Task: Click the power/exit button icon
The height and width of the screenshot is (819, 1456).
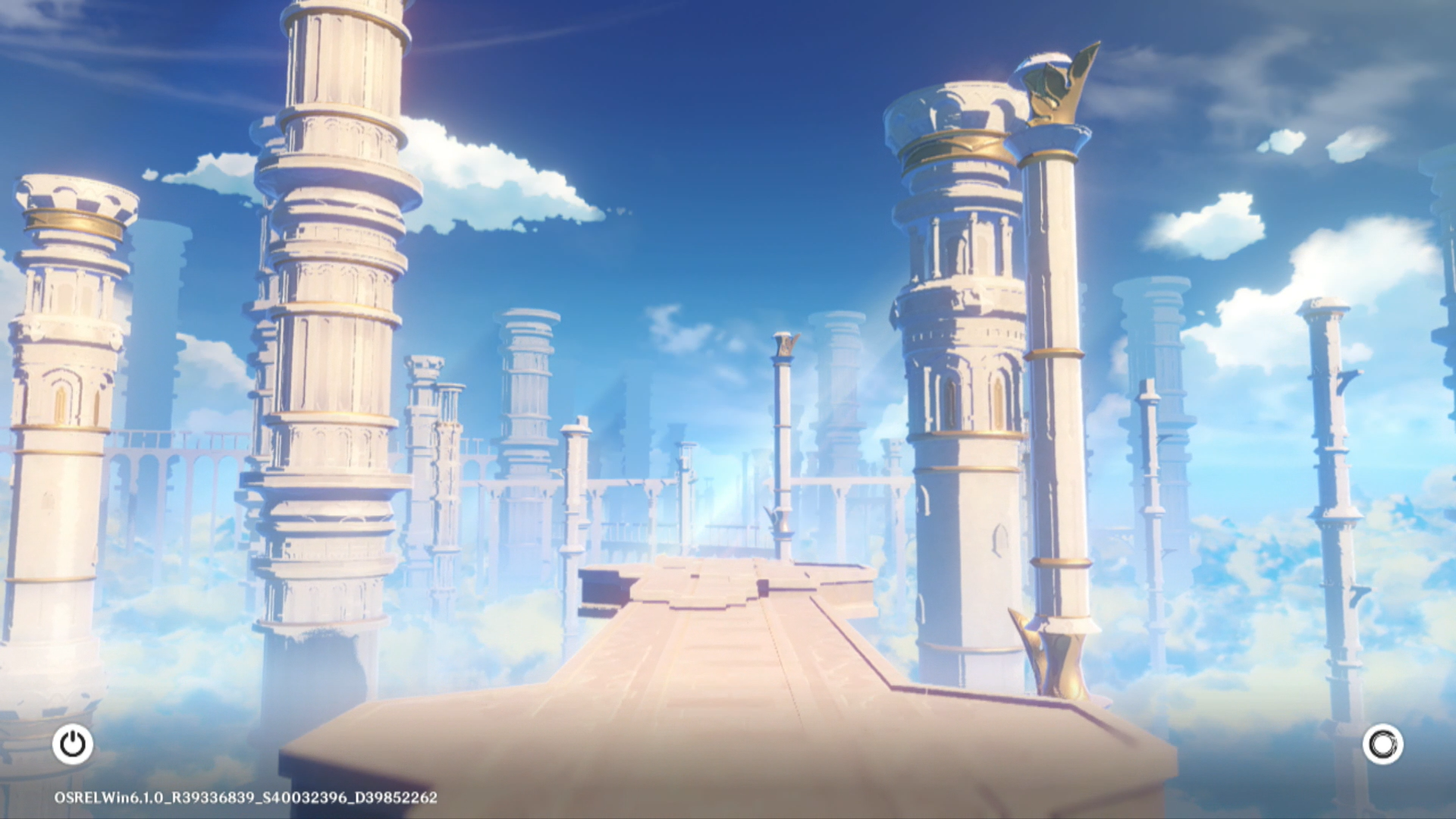Action: click(x=73, y=744)
